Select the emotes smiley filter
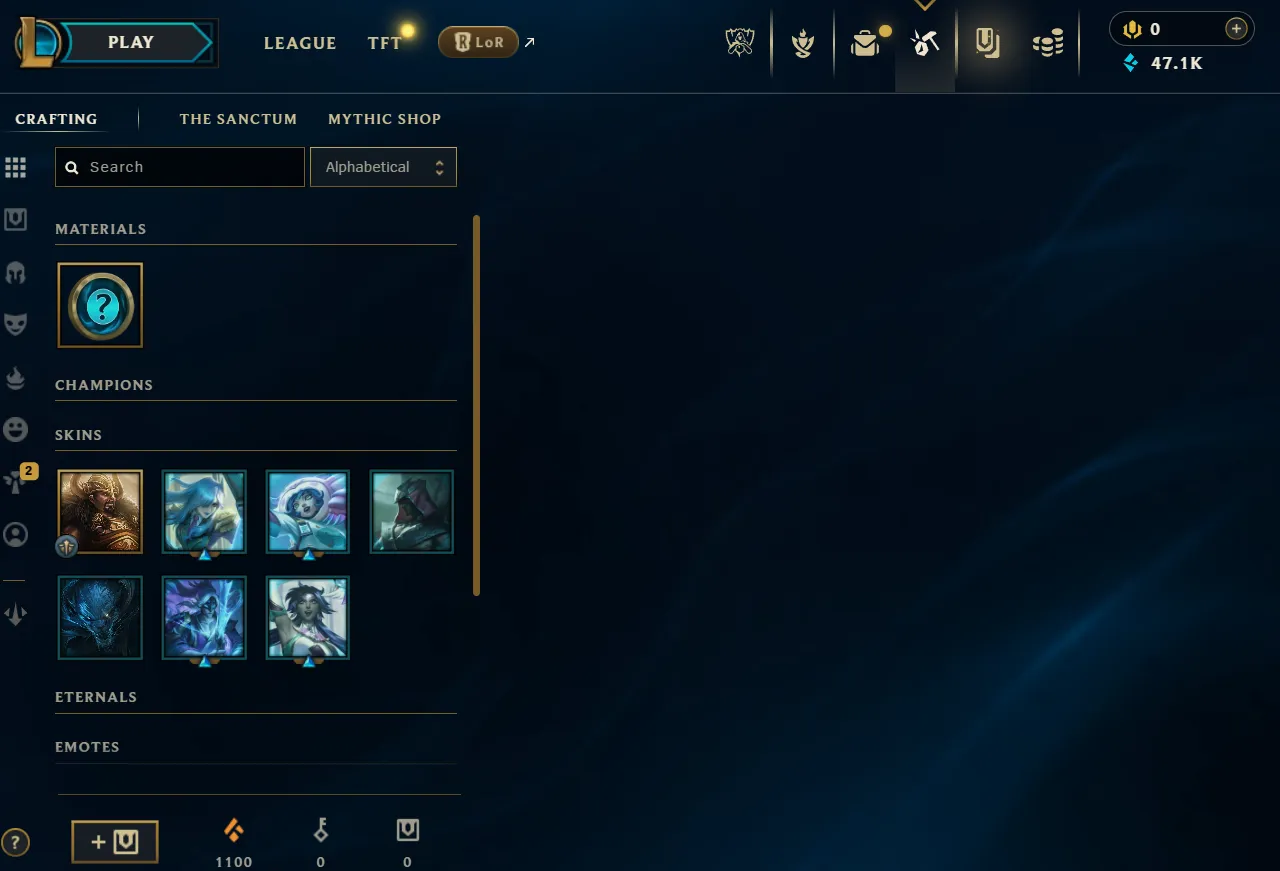The image size is (1280, 871). [16, 429]
